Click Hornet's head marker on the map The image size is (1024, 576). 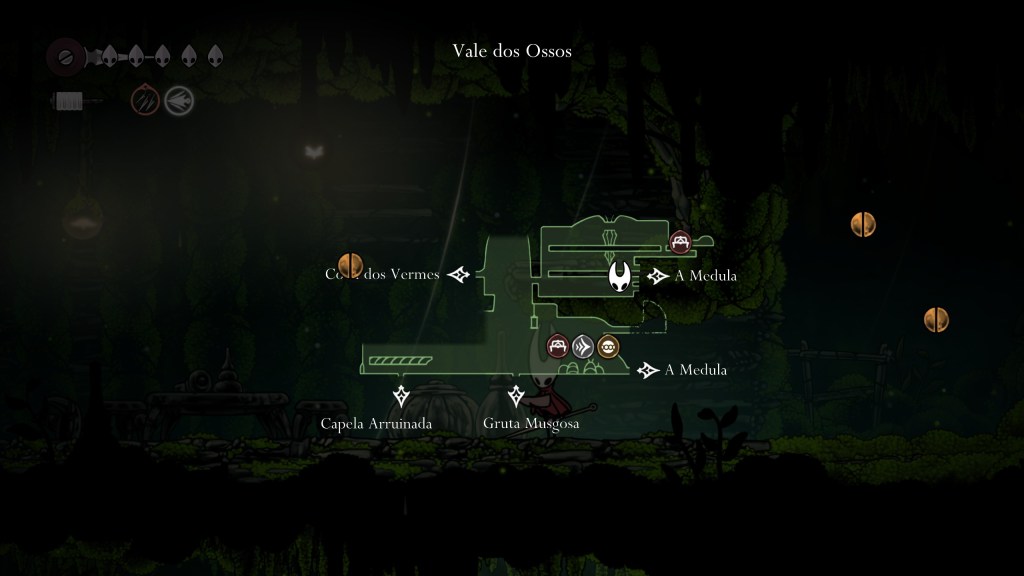[x=622, y=275]
